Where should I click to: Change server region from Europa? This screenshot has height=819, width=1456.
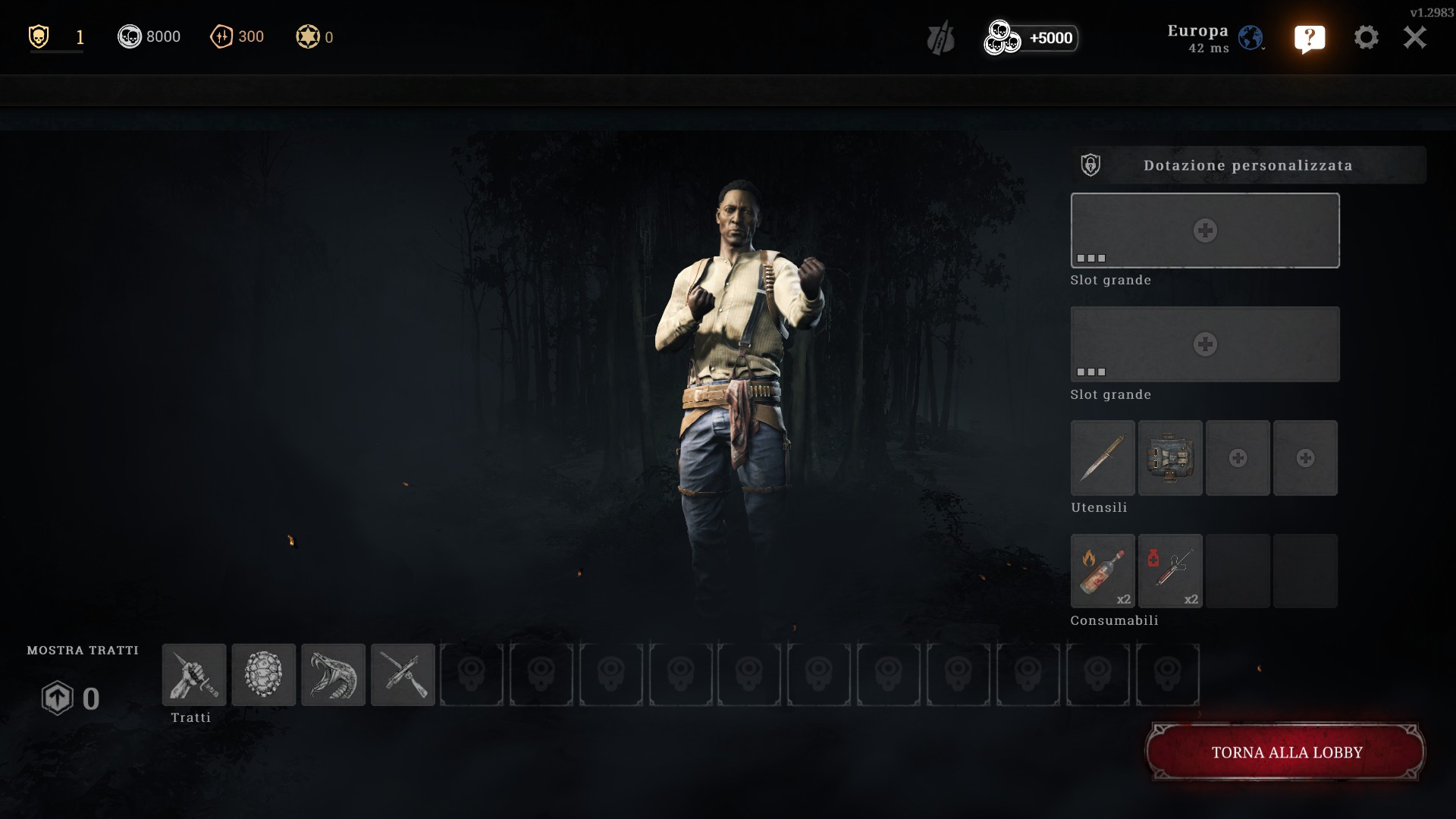(1250, 38)
